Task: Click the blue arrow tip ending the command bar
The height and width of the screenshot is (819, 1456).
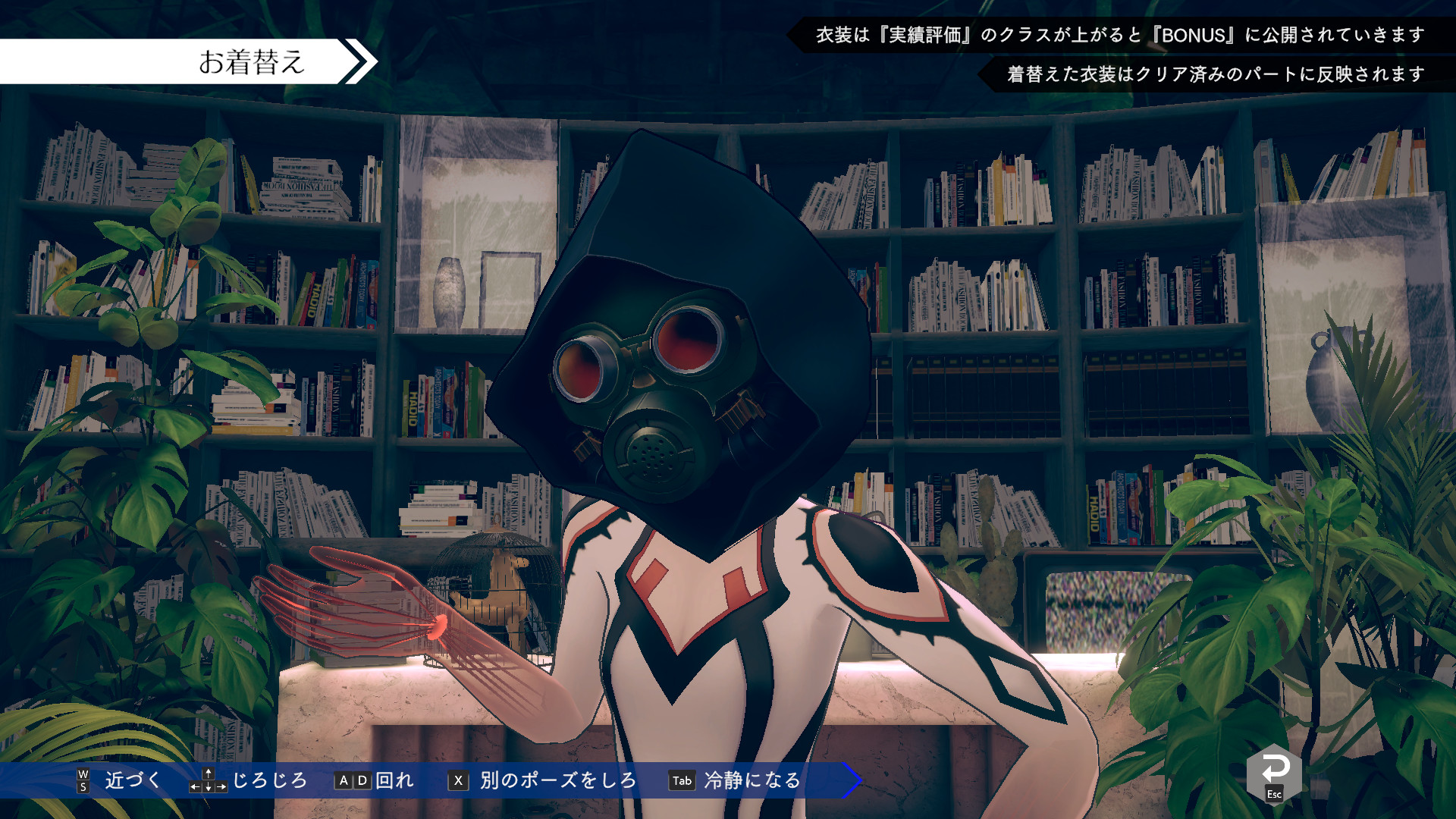Action: [x=851, y=780]
